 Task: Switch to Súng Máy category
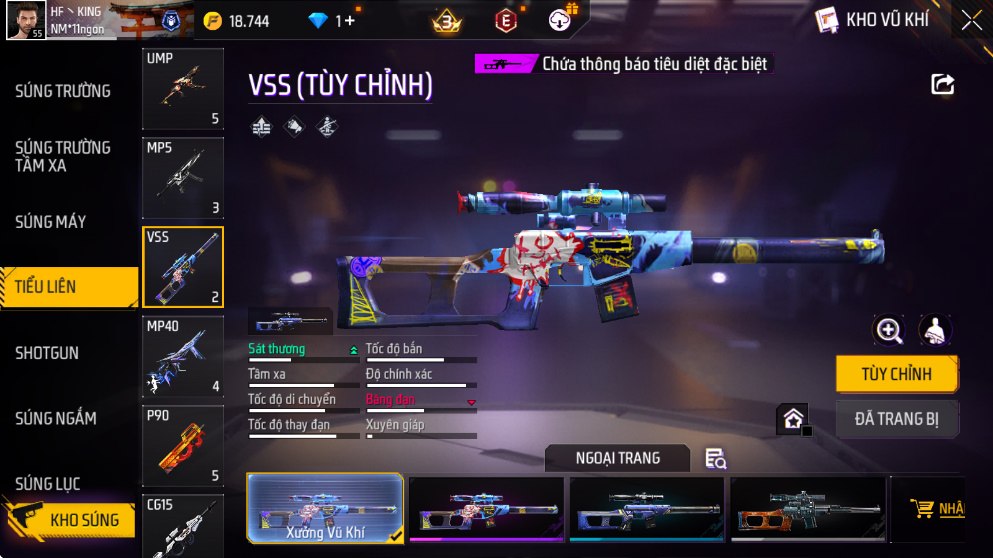(51, 222)
